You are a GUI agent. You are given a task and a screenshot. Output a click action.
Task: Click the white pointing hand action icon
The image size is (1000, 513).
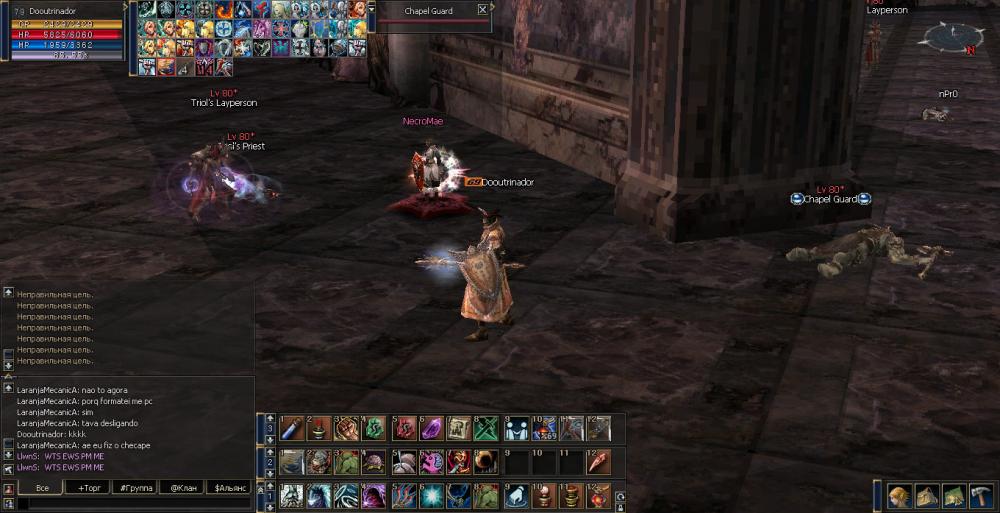point(516,496)
